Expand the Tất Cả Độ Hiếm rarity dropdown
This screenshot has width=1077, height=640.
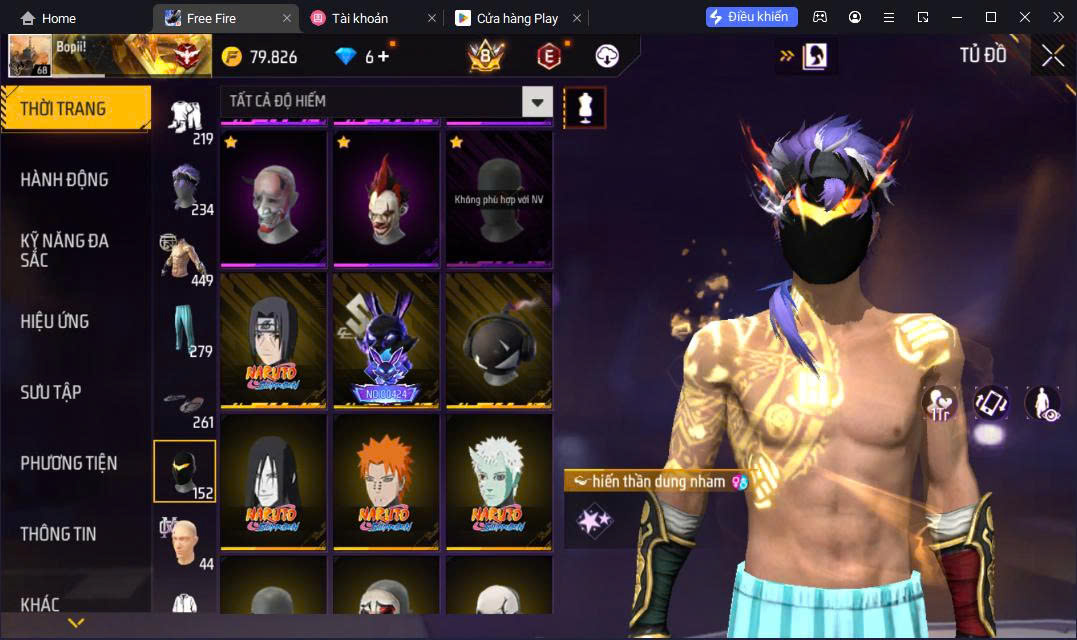point(538,101)
